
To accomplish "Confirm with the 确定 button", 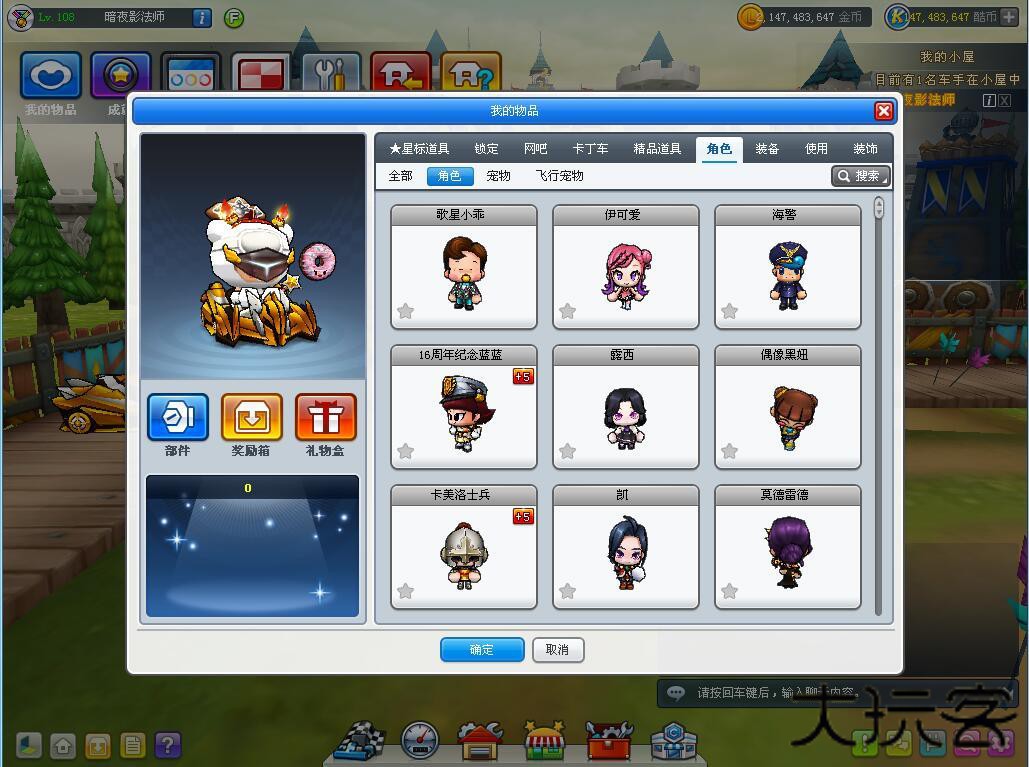I will pos(482,650).
